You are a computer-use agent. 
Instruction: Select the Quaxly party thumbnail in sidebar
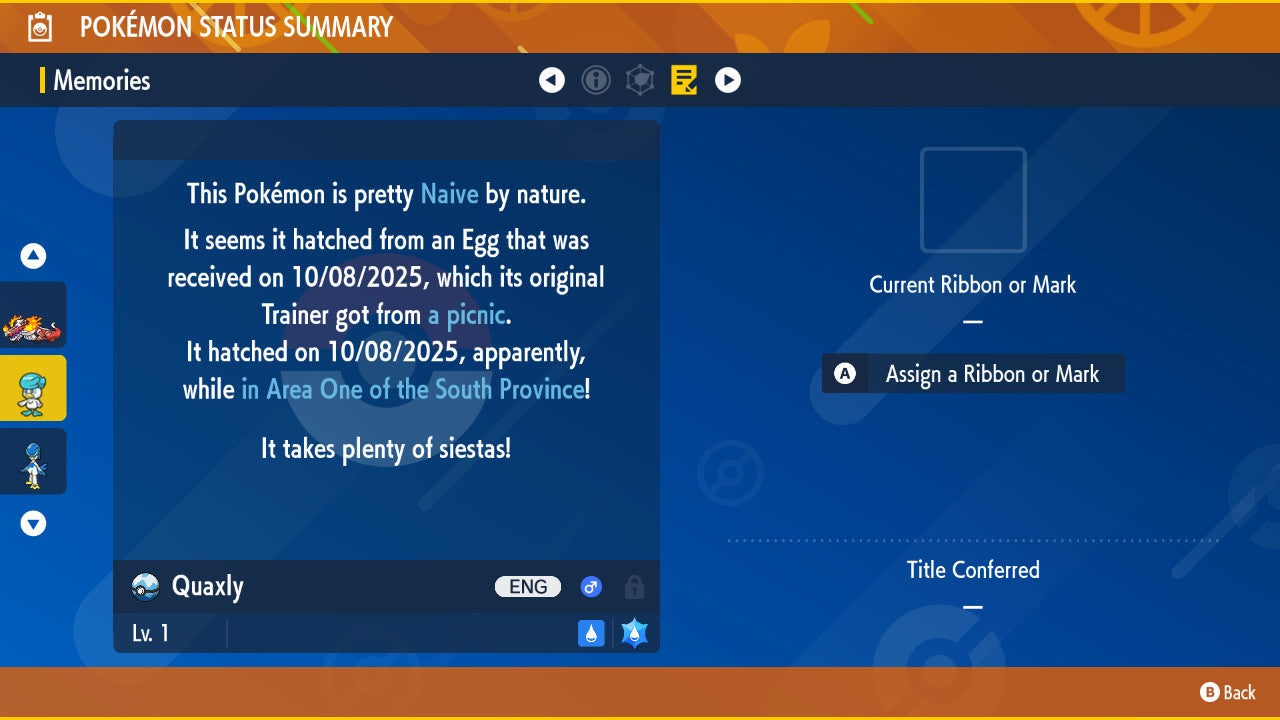click(33, 388)
